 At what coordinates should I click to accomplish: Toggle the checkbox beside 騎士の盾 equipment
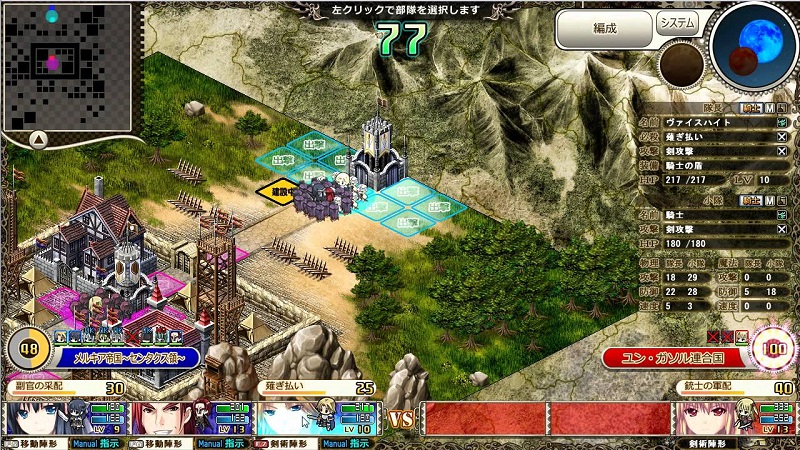point(782,165)
